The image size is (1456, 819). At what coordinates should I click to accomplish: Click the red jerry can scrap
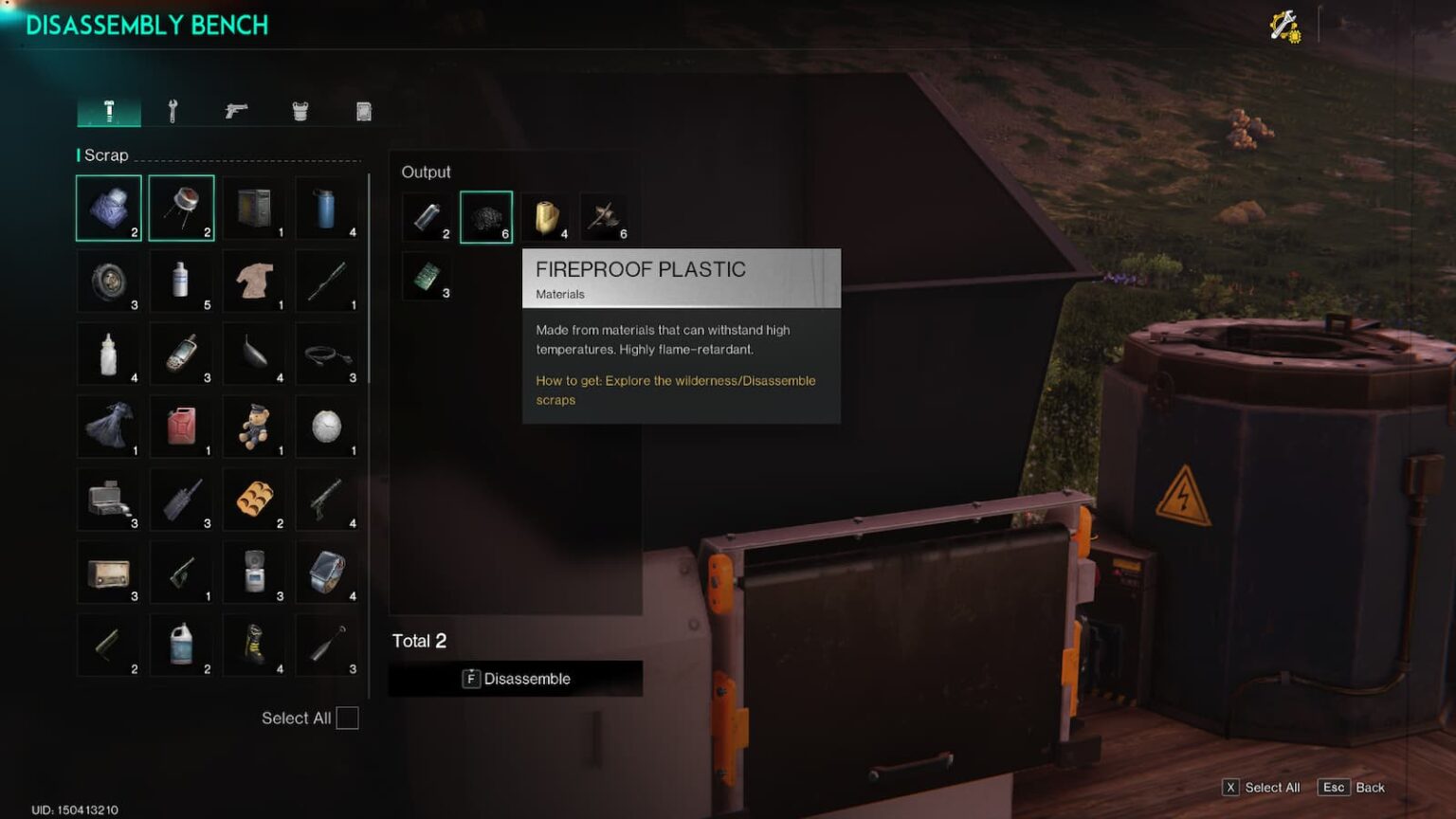point(181,427)
